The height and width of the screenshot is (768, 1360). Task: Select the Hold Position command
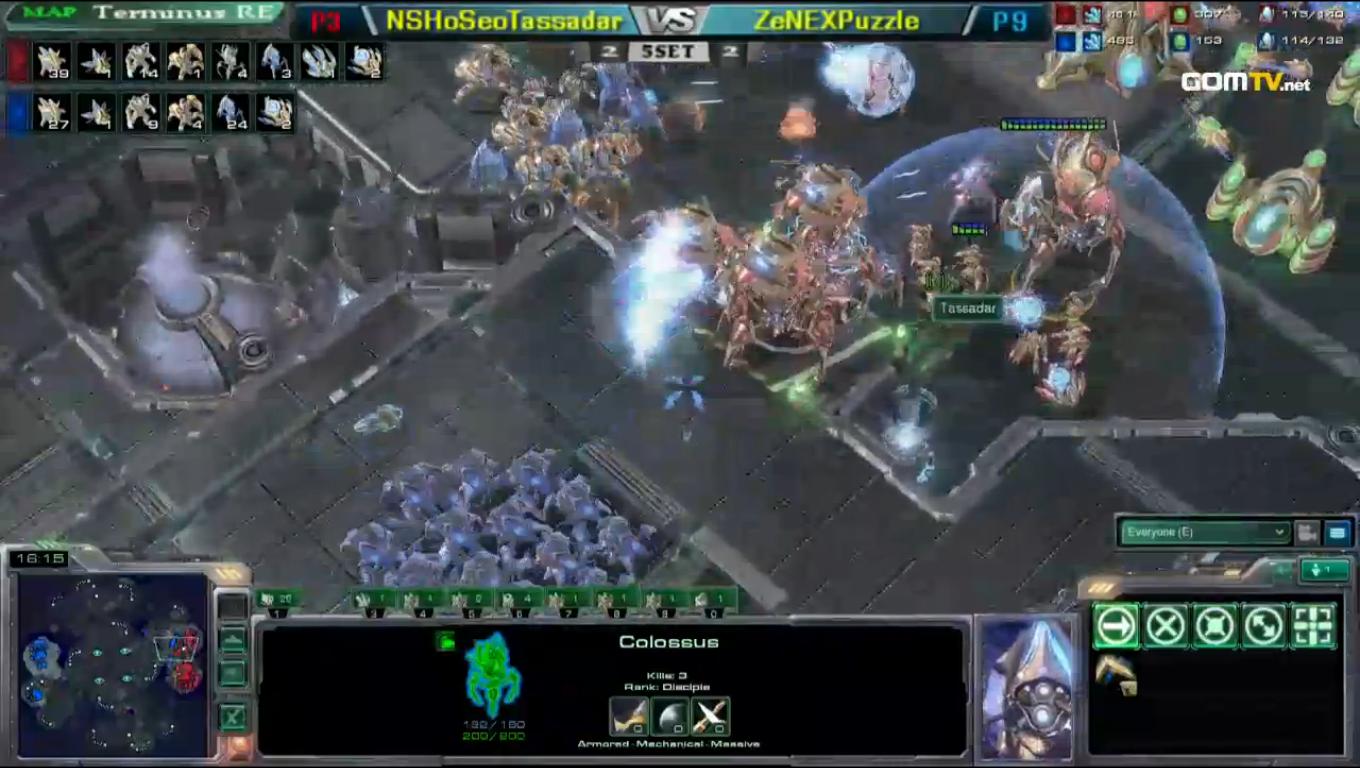1215,627
